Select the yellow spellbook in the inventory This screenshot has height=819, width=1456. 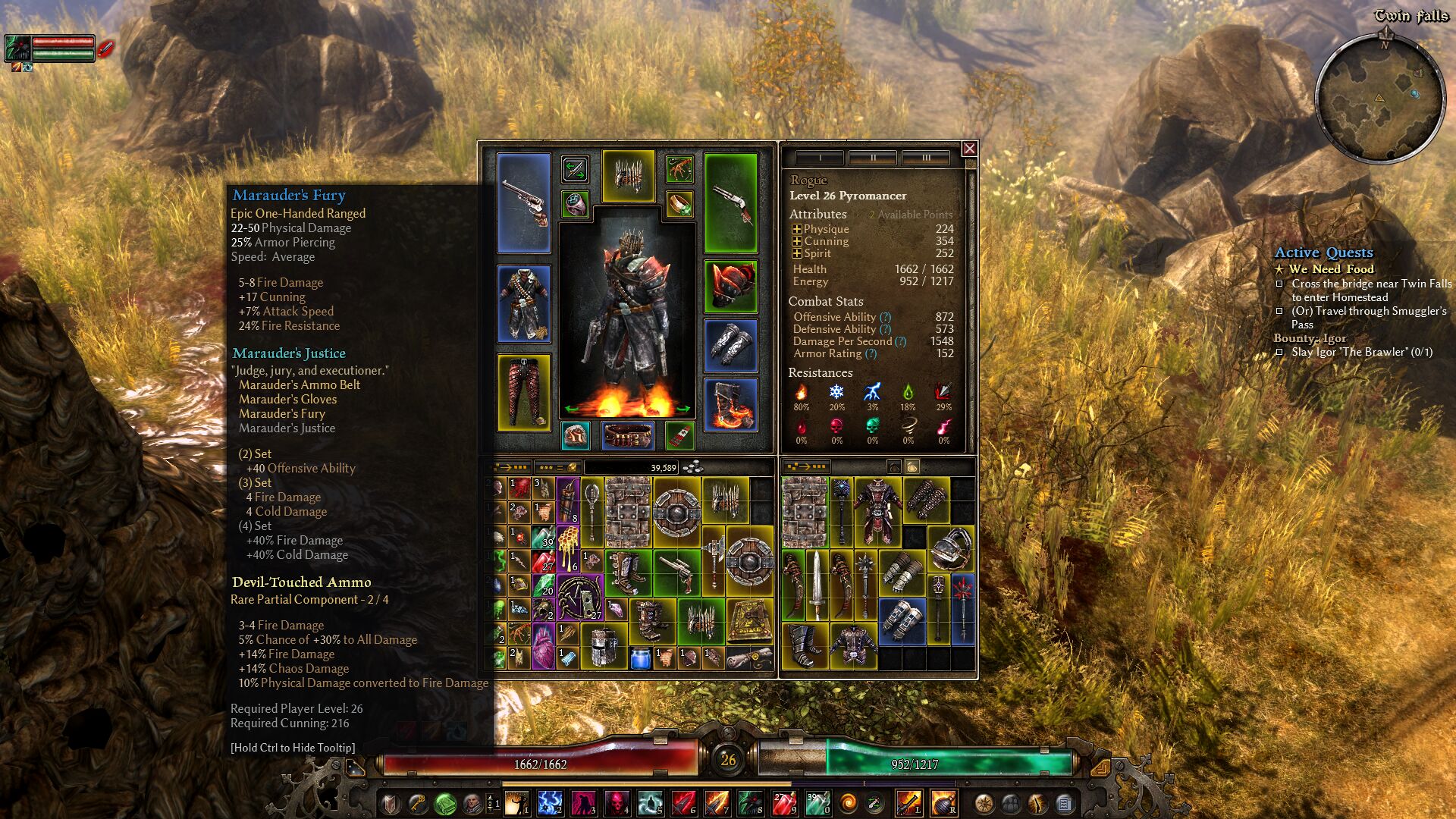[749, 620]
